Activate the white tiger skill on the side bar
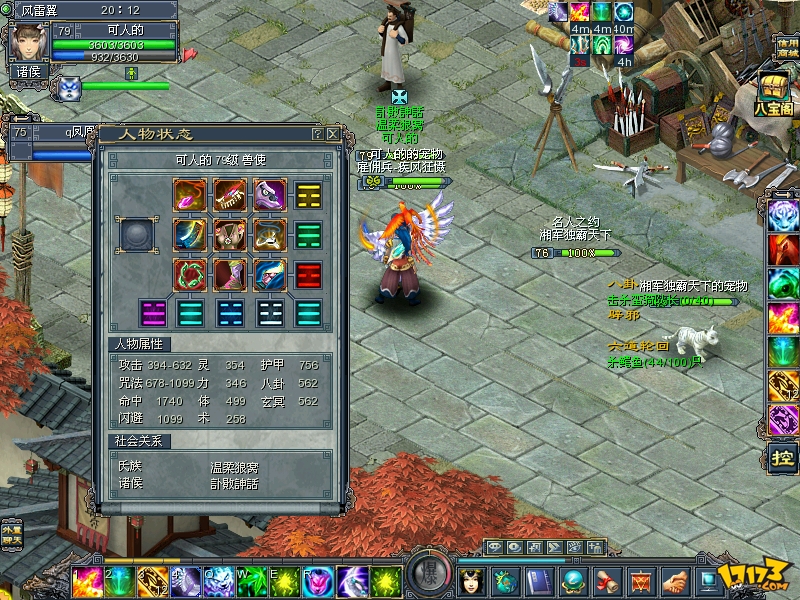This screenshot has width=800, height=600. pyautogui.click(x=783, y=213)
